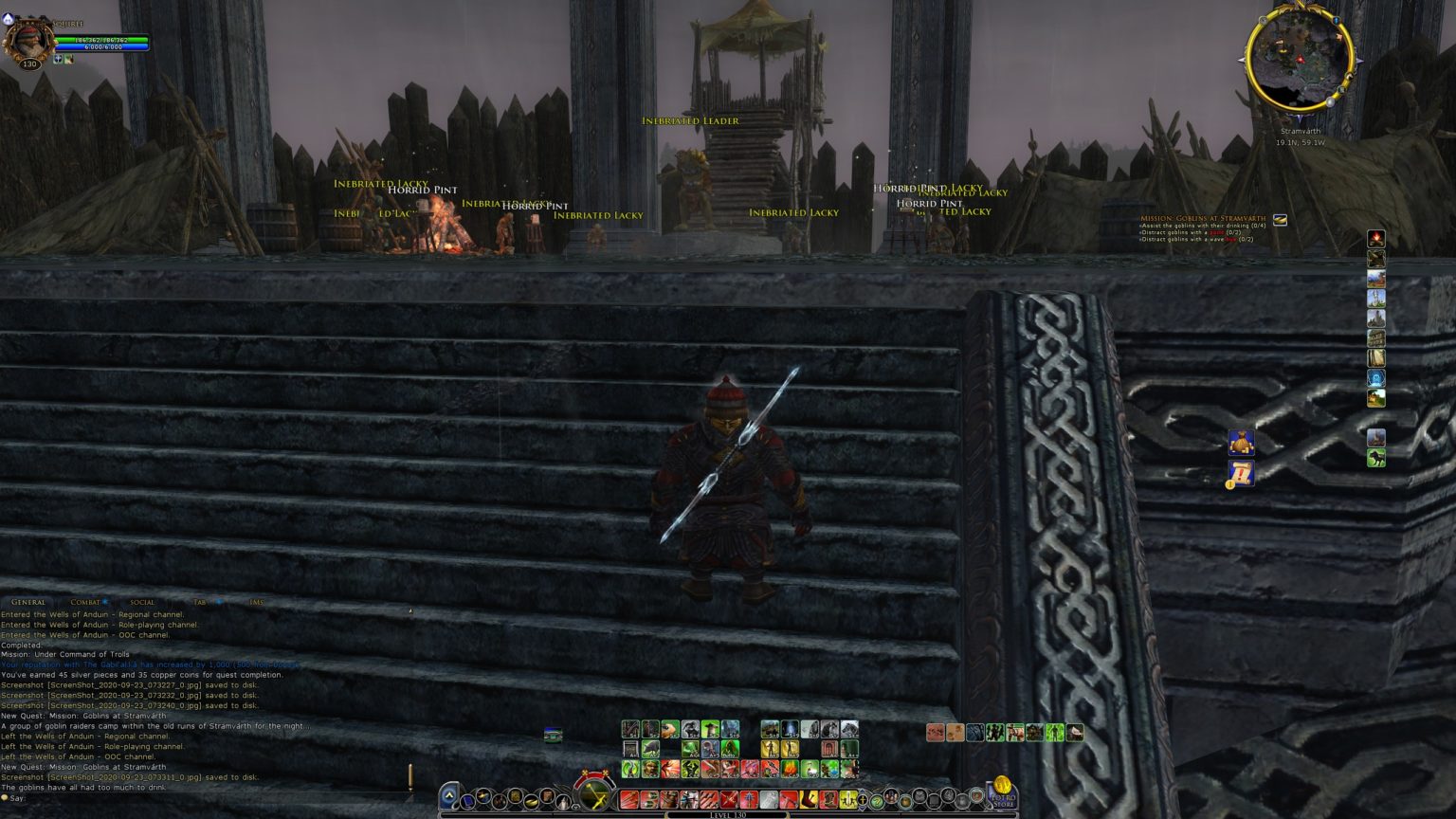Viewport: 1456px width, 819px height.
Task: Switch to the Social chat tab
Action: coord(142,601)
